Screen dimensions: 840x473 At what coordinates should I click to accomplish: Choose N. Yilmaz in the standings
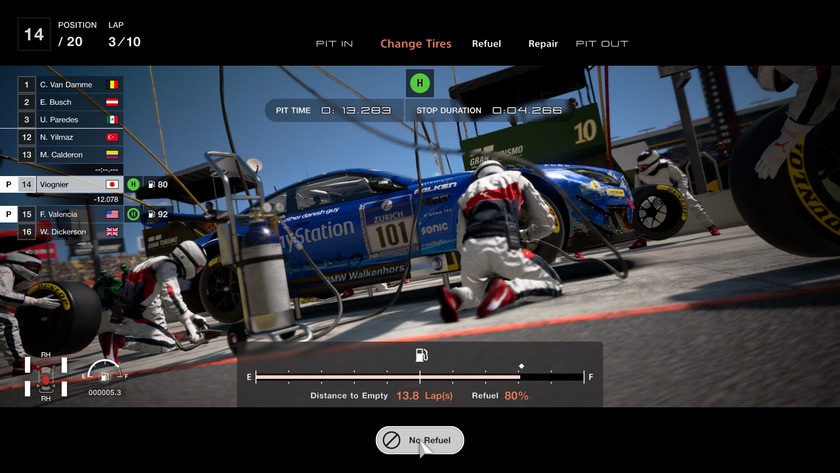70,137
